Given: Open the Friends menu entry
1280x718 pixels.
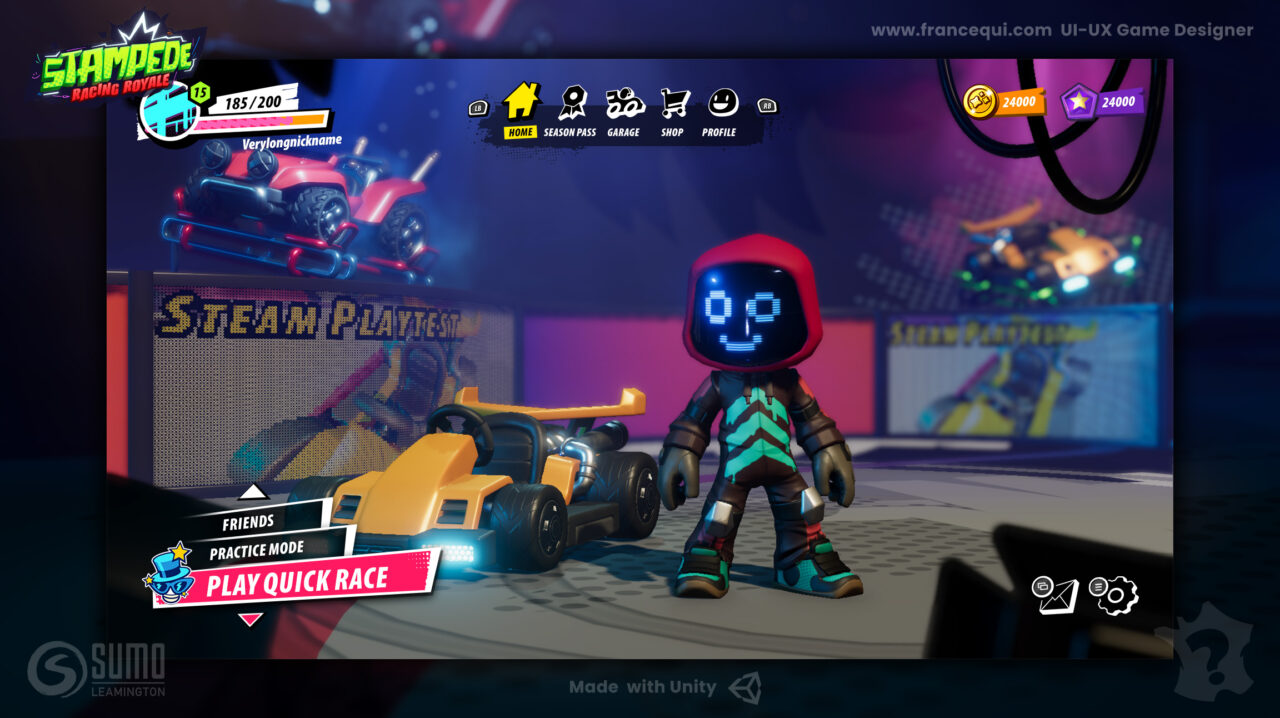Looking at the screenshot, I should pyautogui.click(x=248, y=522).
